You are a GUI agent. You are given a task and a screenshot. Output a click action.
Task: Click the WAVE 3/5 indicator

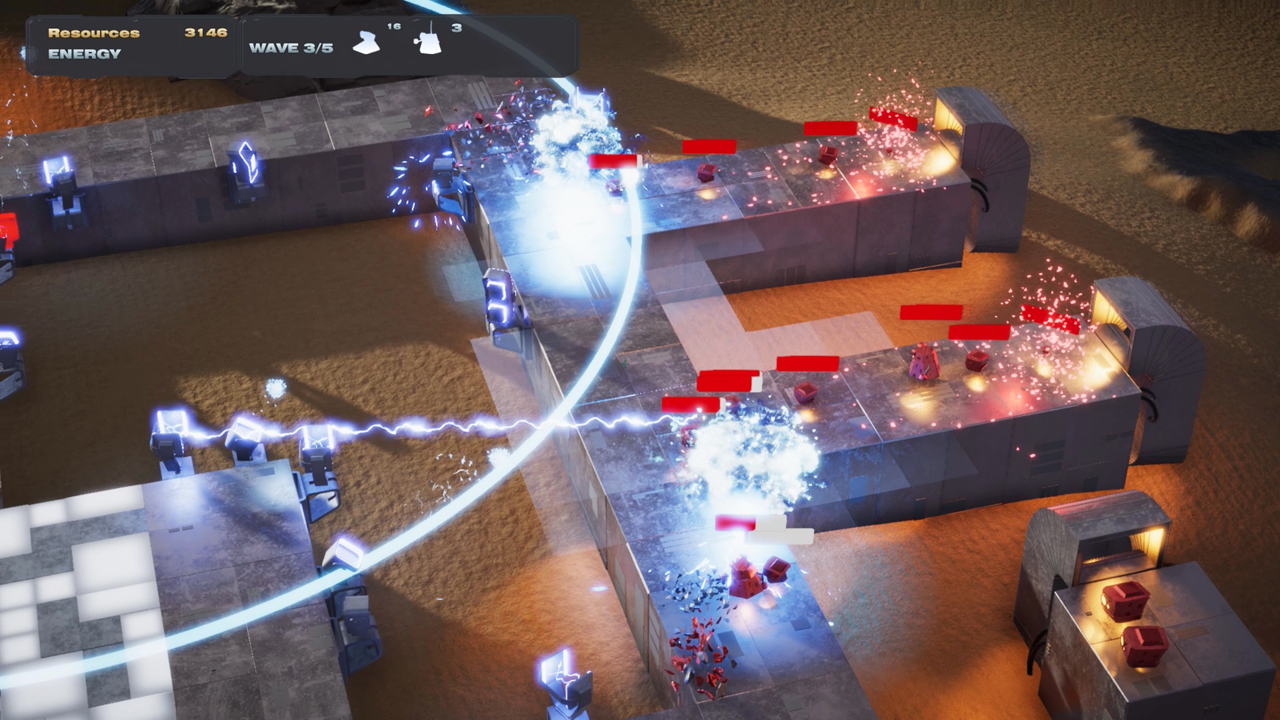pyautogui.click(x=290, y=48)
